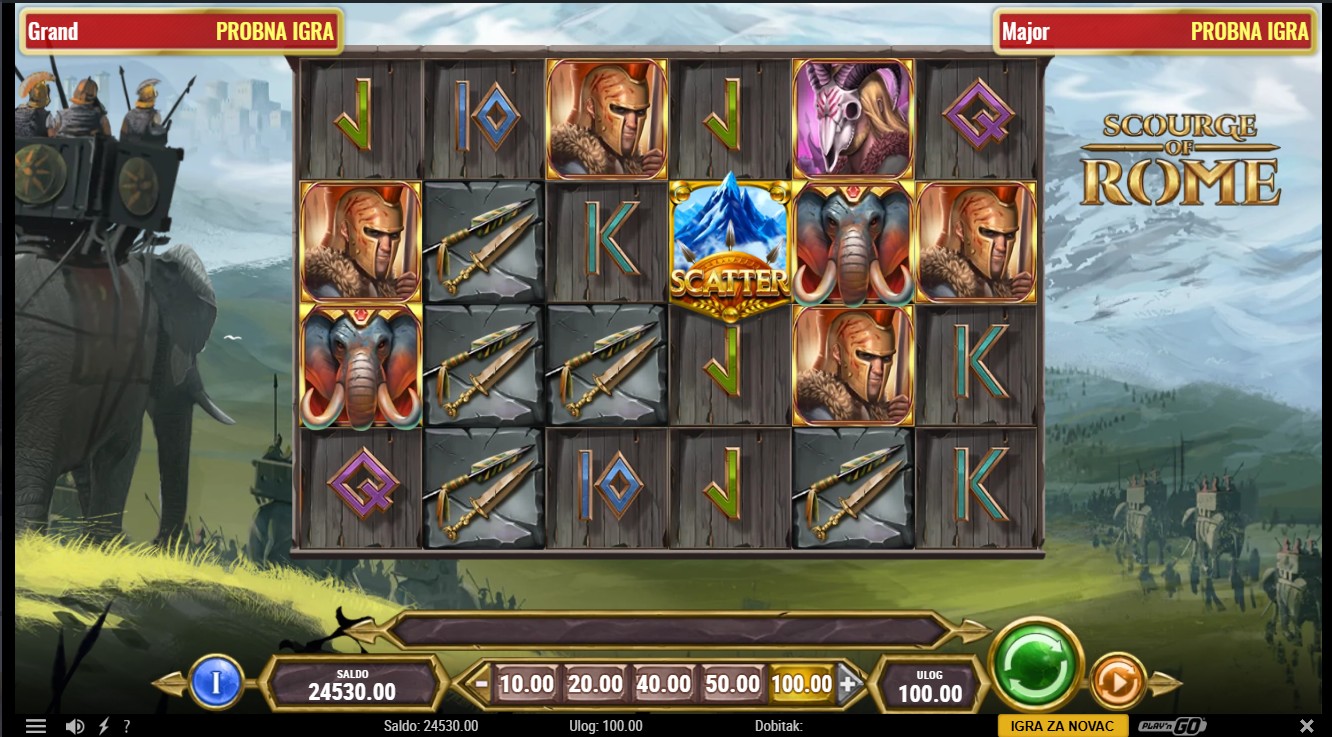Set the bet to 10.00
The height and width of the screenshot is (737, 1332).
[526, 684]
